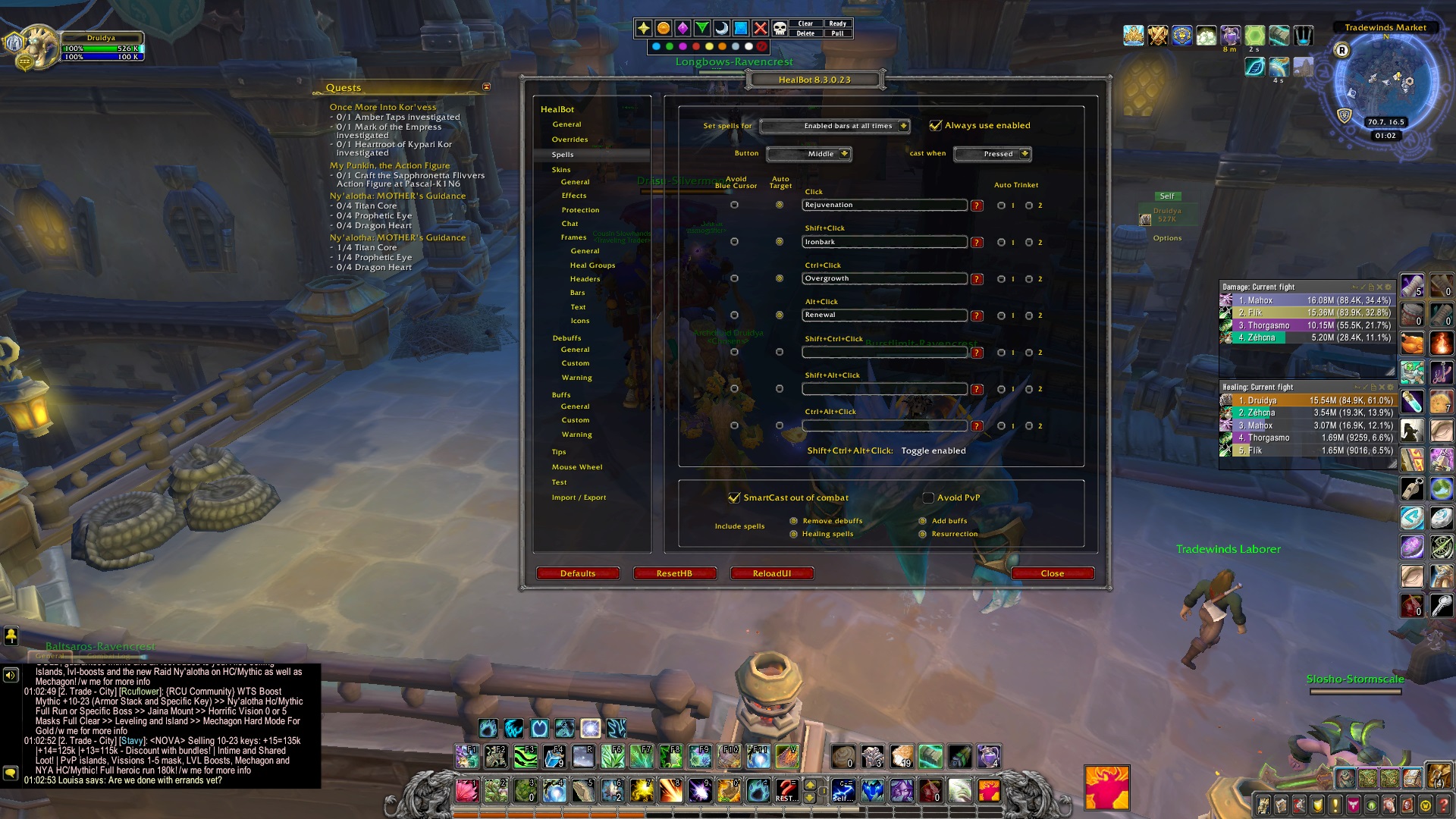Restore HealBot Defaults

[578, 573]
